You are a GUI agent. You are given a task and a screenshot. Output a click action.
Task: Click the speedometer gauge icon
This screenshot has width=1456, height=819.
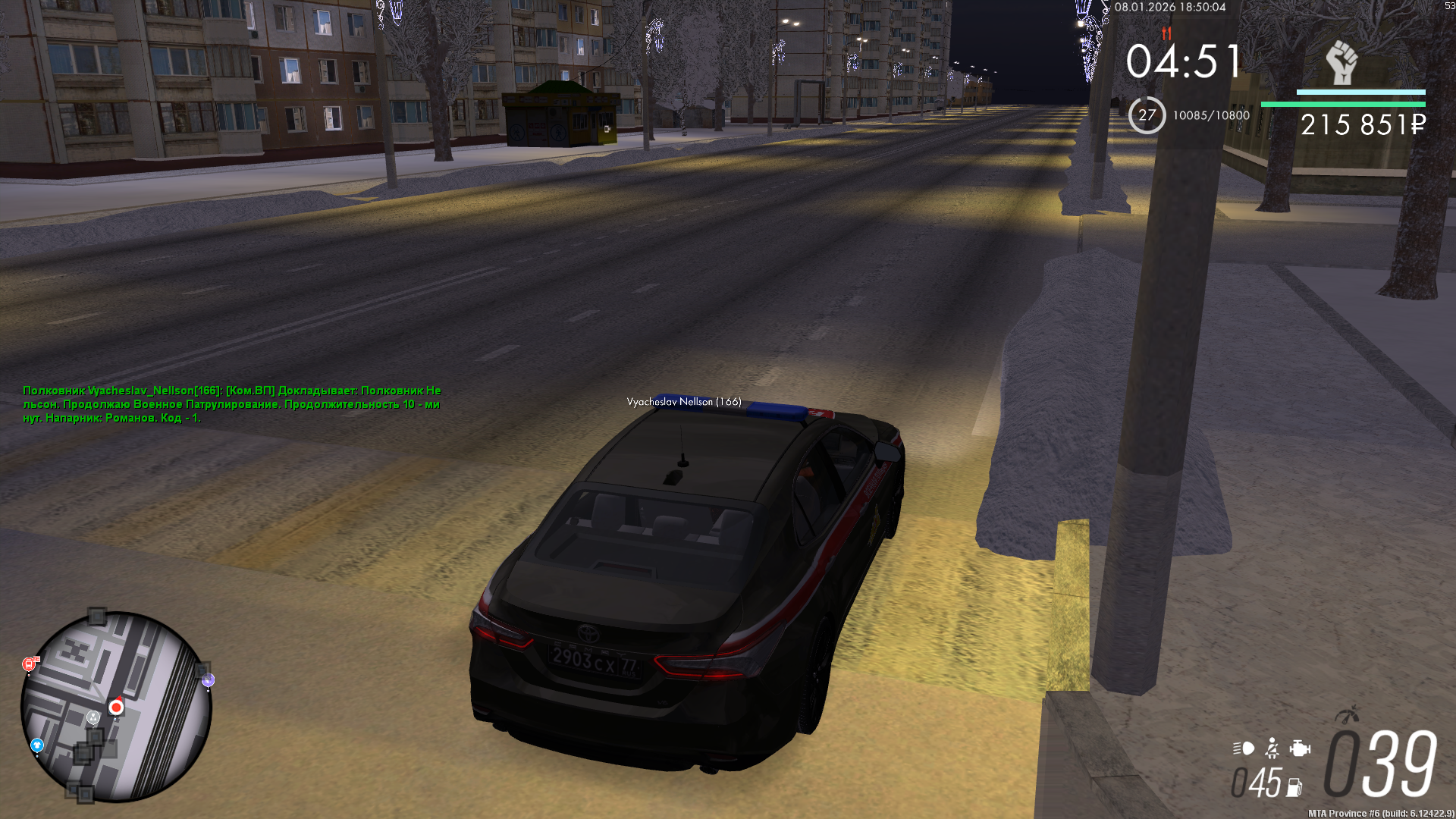(x=1348, y=714)
